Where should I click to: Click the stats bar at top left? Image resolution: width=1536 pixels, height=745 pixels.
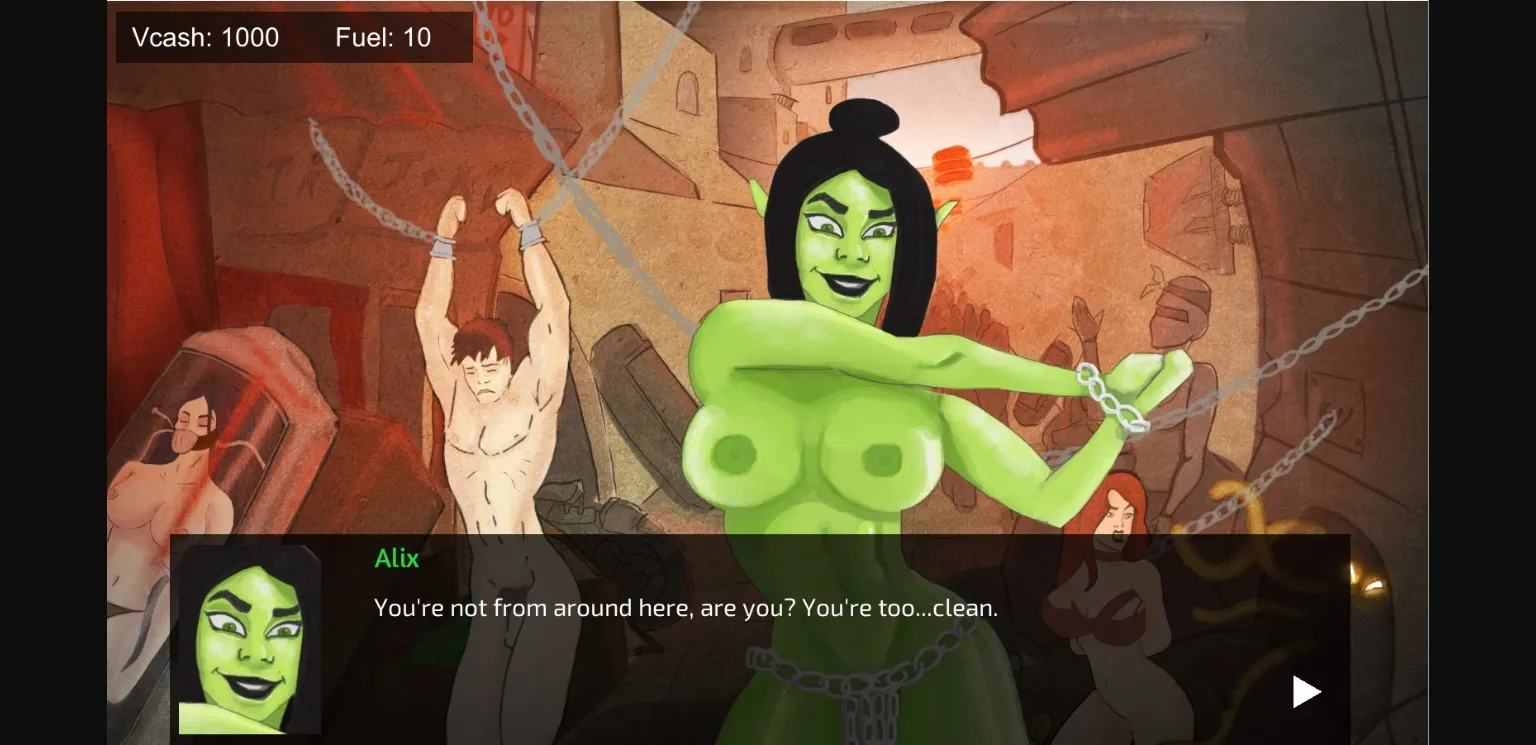293,37
